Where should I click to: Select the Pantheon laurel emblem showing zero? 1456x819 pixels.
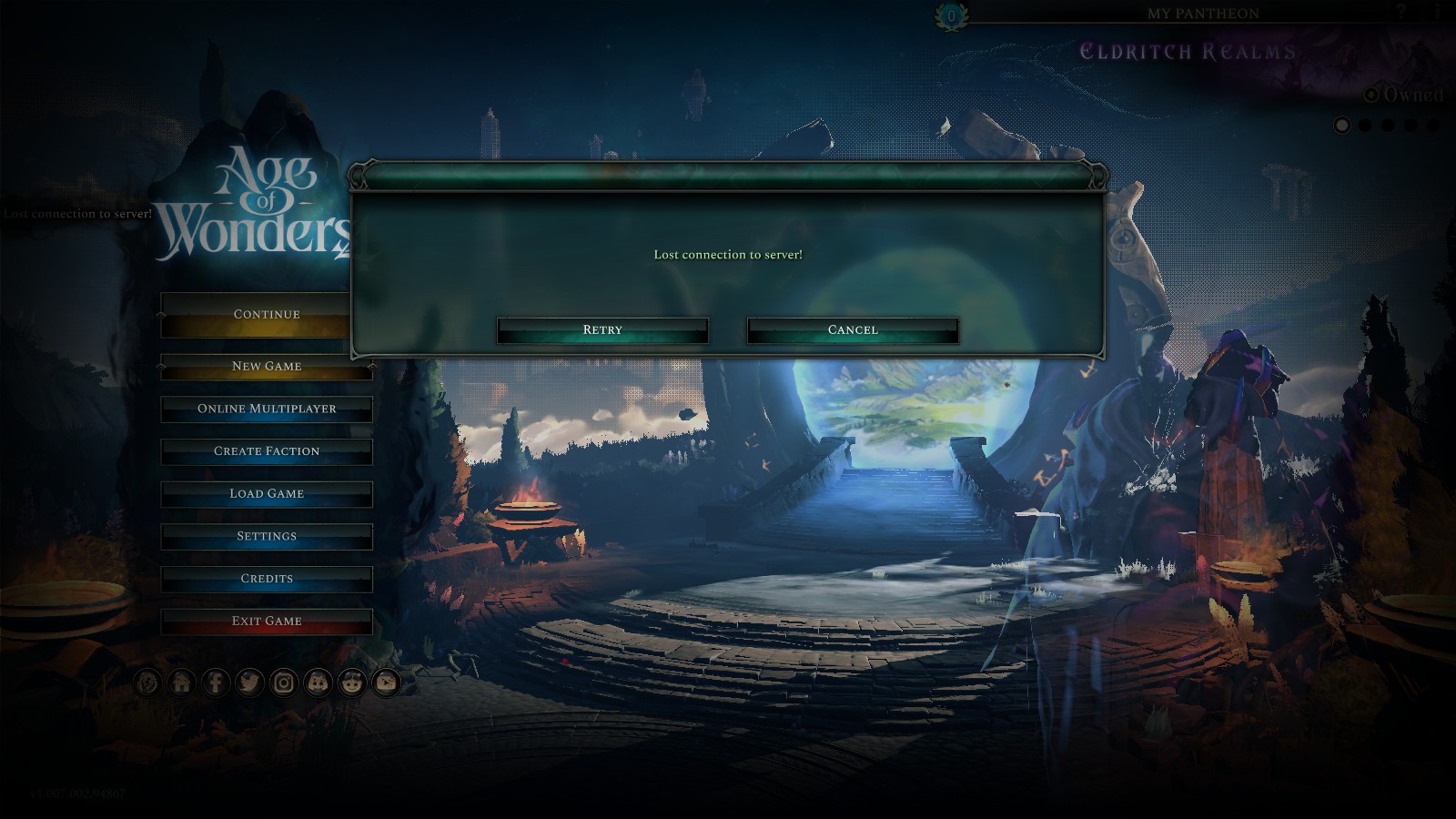952,12
